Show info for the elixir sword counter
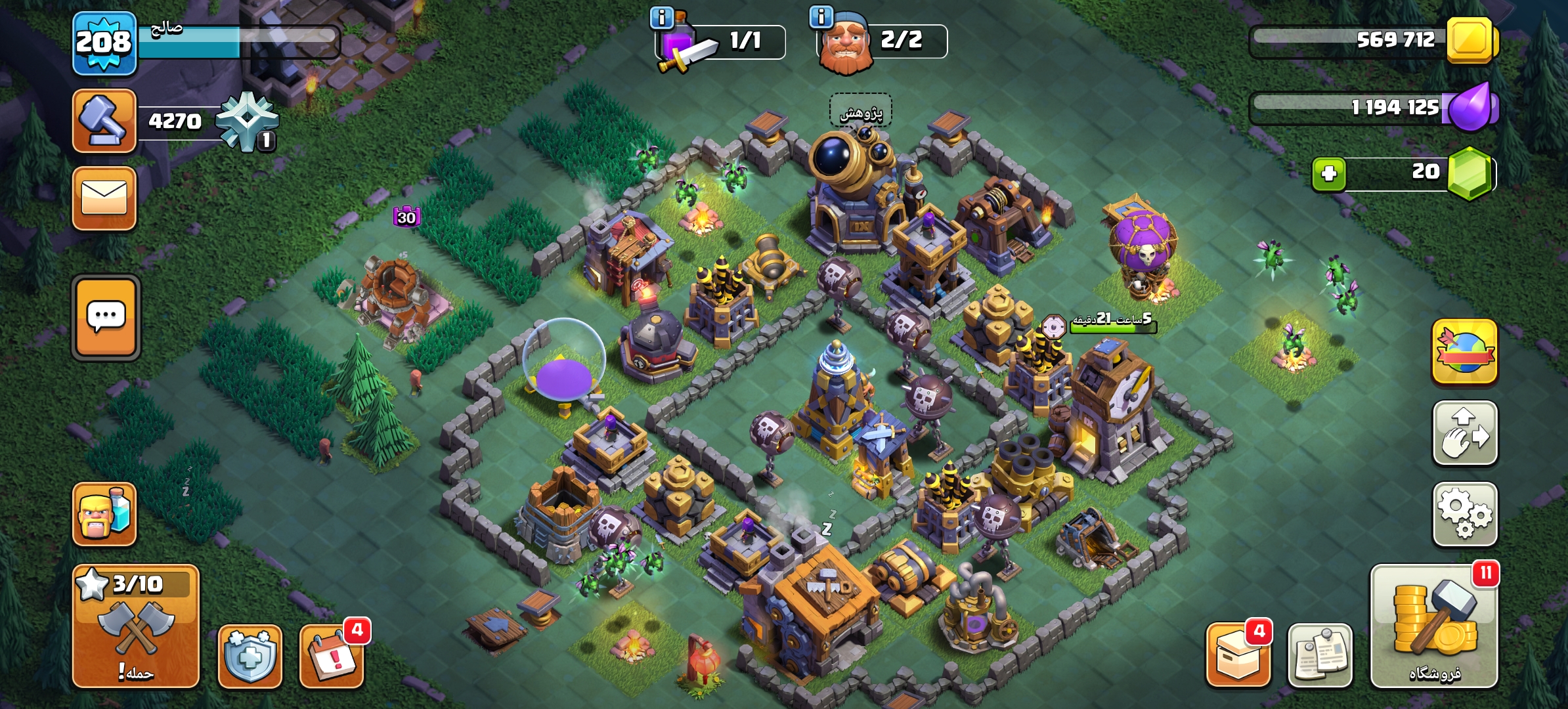Image resolution: width=1568 pixels, height=709 pixels. (662, 18)
